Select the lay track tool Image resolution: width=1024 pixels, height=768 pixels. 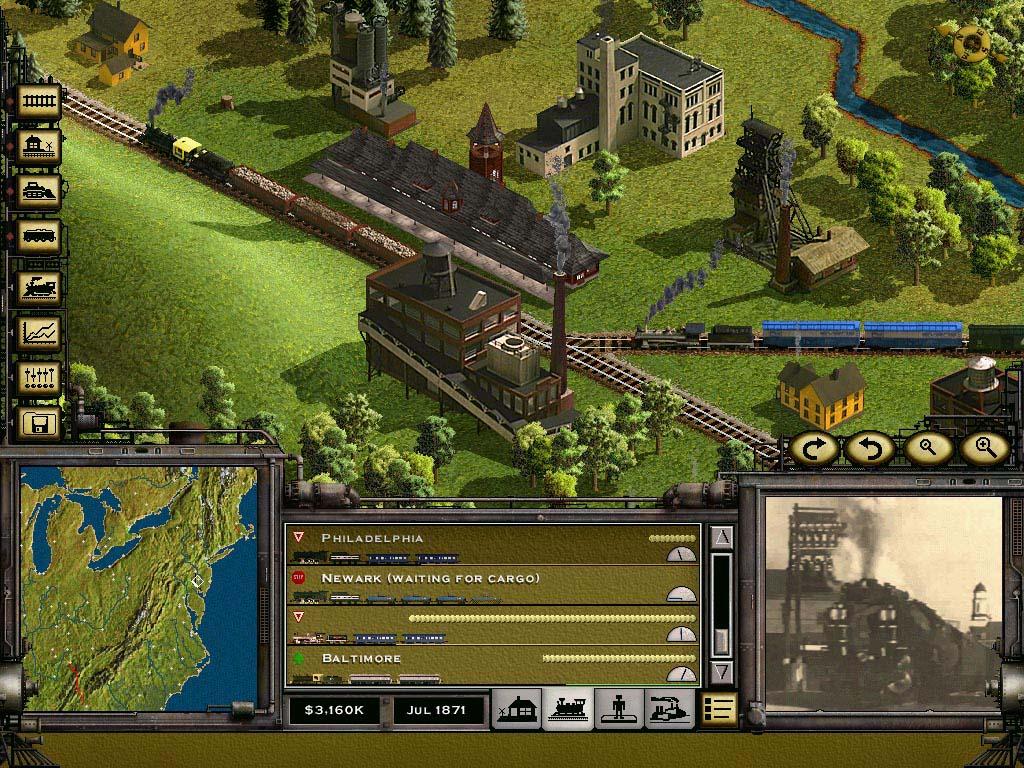click(x=40, y=102)
